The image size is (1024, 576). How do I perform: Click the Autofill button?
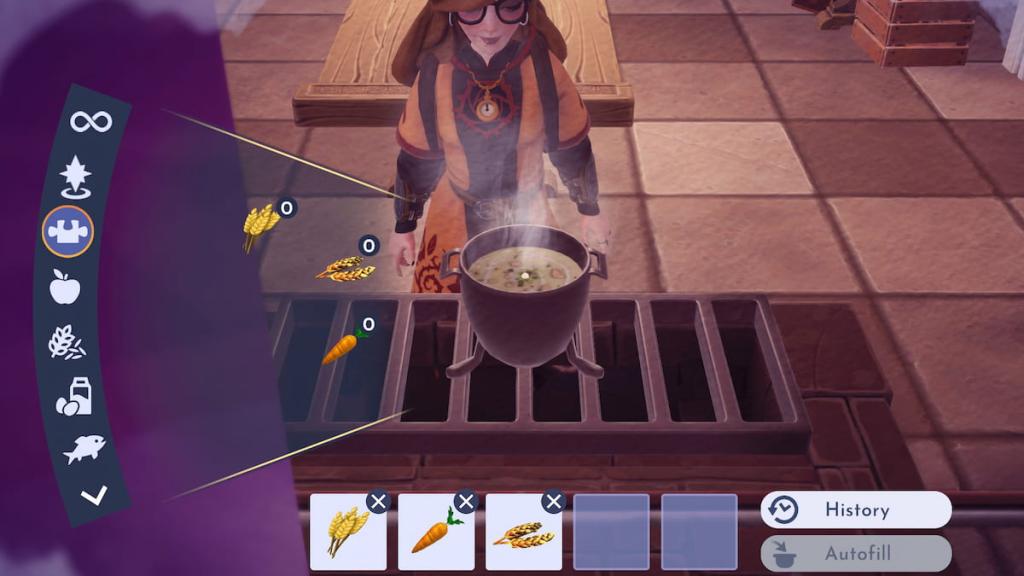(x=856, y=553)
